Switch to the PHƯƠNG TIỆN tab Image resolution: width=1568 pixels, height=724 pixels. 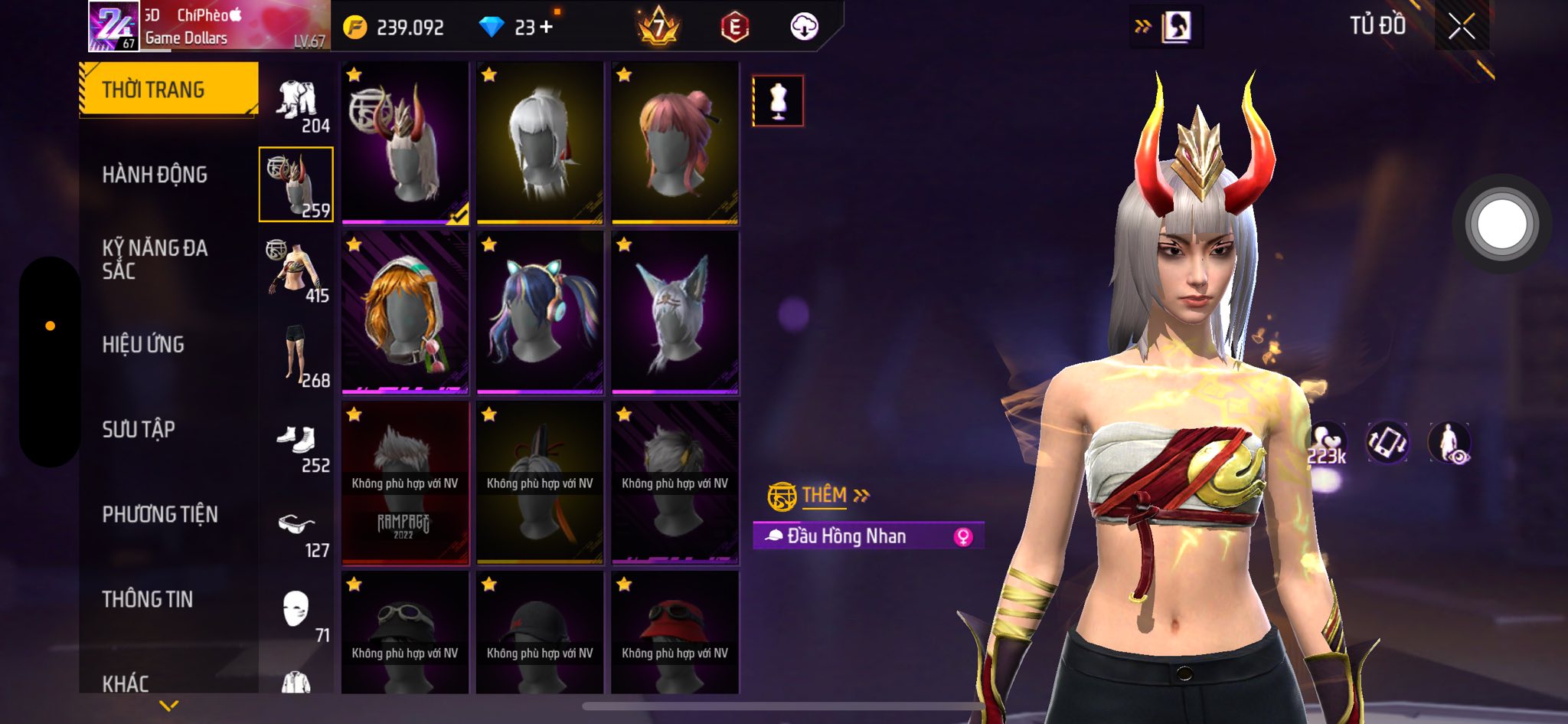160,514
